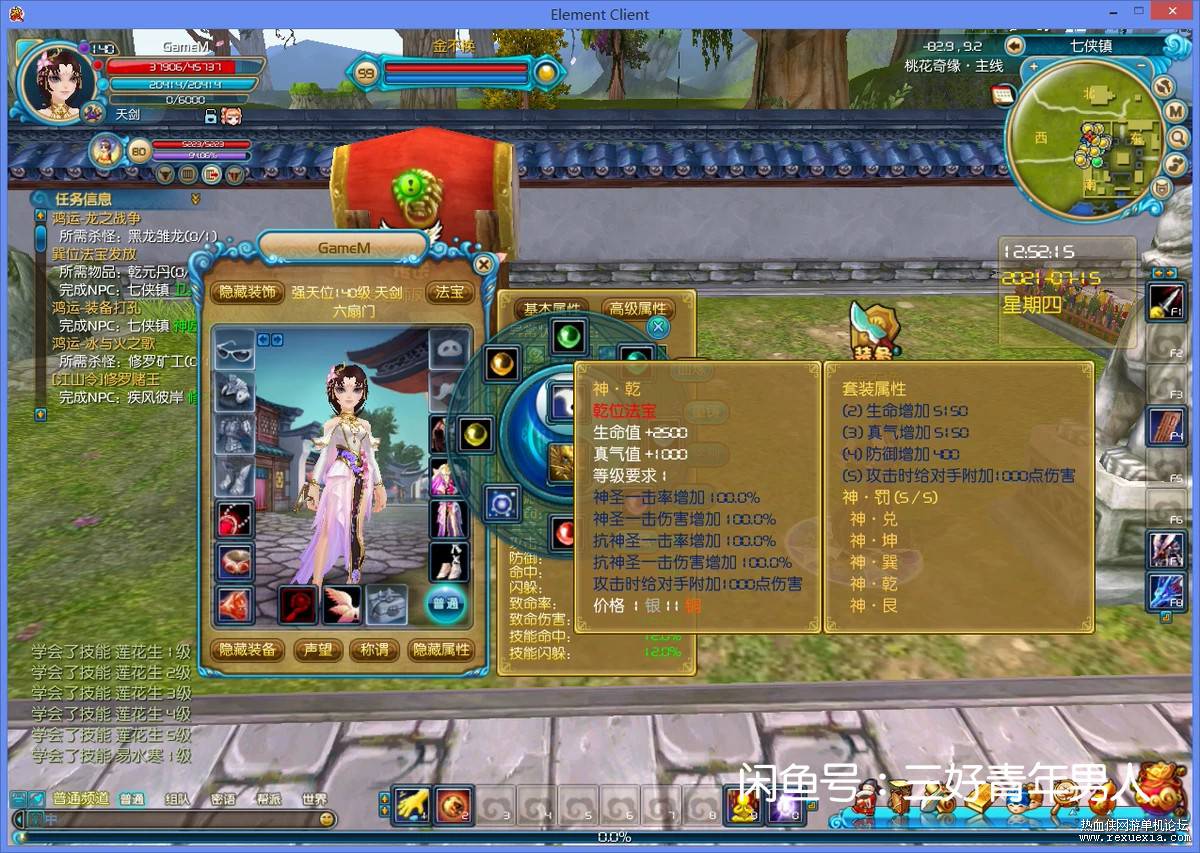The image size is (1200, 853).
Task: Toggle the 隐藏装备 button
Action: [x=247, y=649]
